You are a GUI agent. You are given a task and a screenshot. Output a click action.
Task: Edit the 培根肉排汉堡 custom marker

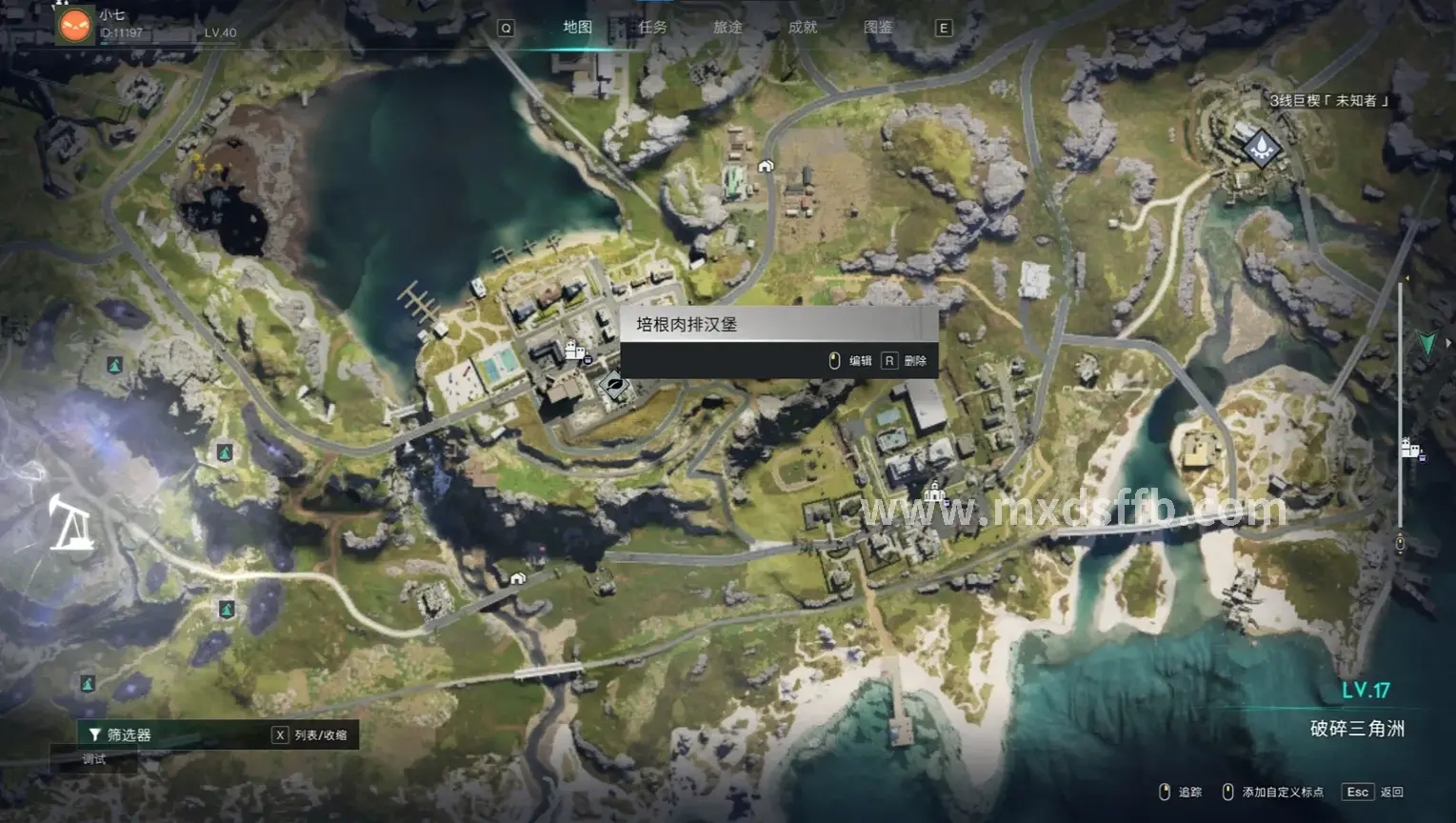pos(850,361)
